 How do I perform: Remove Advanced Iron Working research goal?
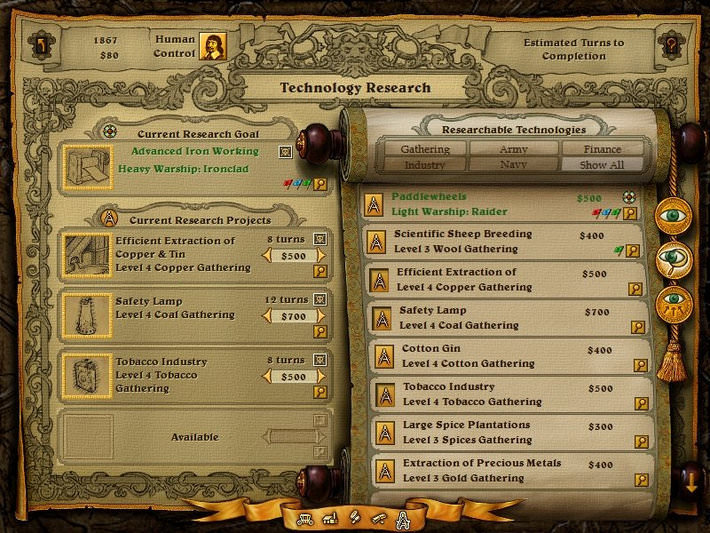(x=285, y=153)
